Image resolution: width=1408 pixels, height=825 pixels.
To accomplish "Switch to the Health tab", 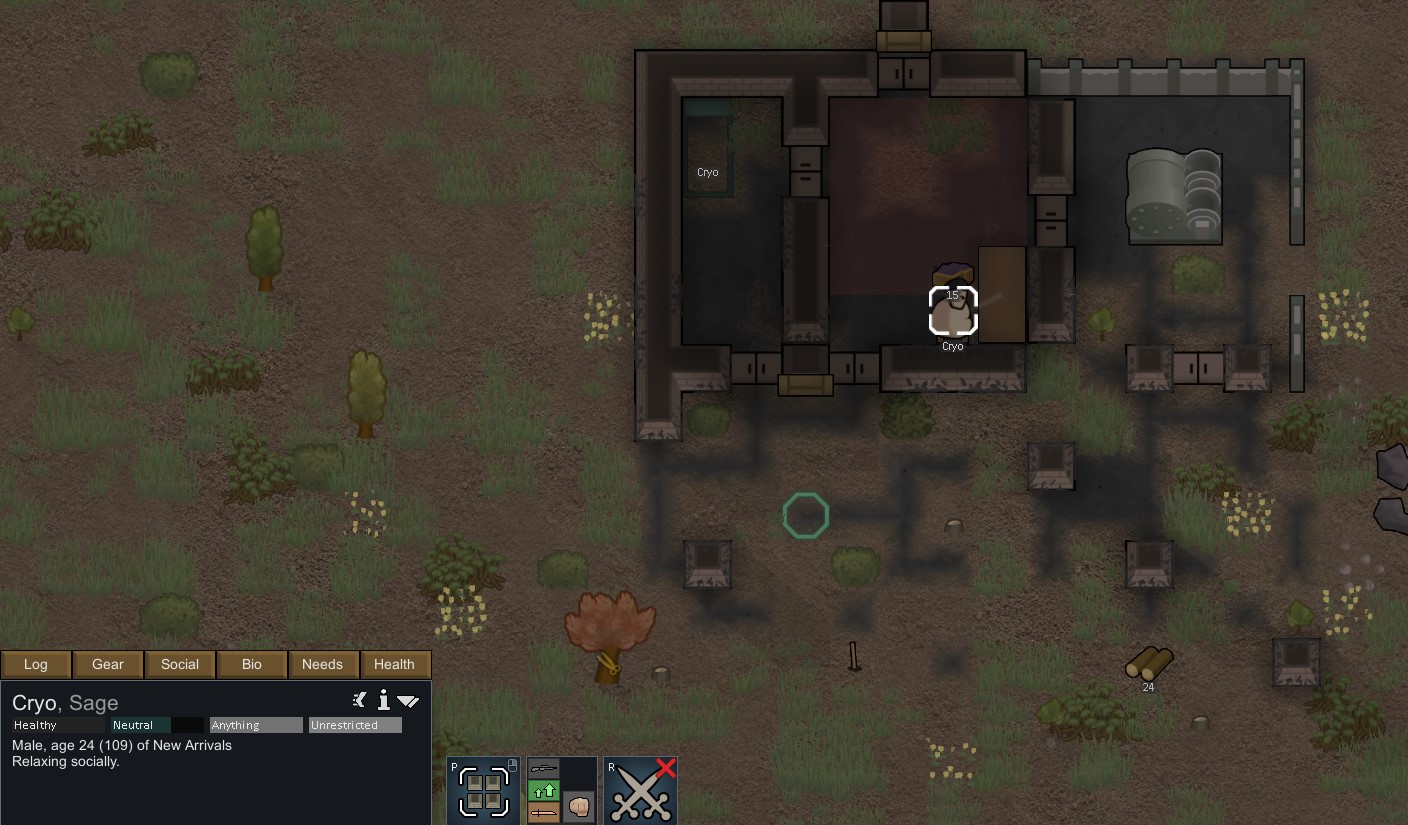I will point(394,664).
